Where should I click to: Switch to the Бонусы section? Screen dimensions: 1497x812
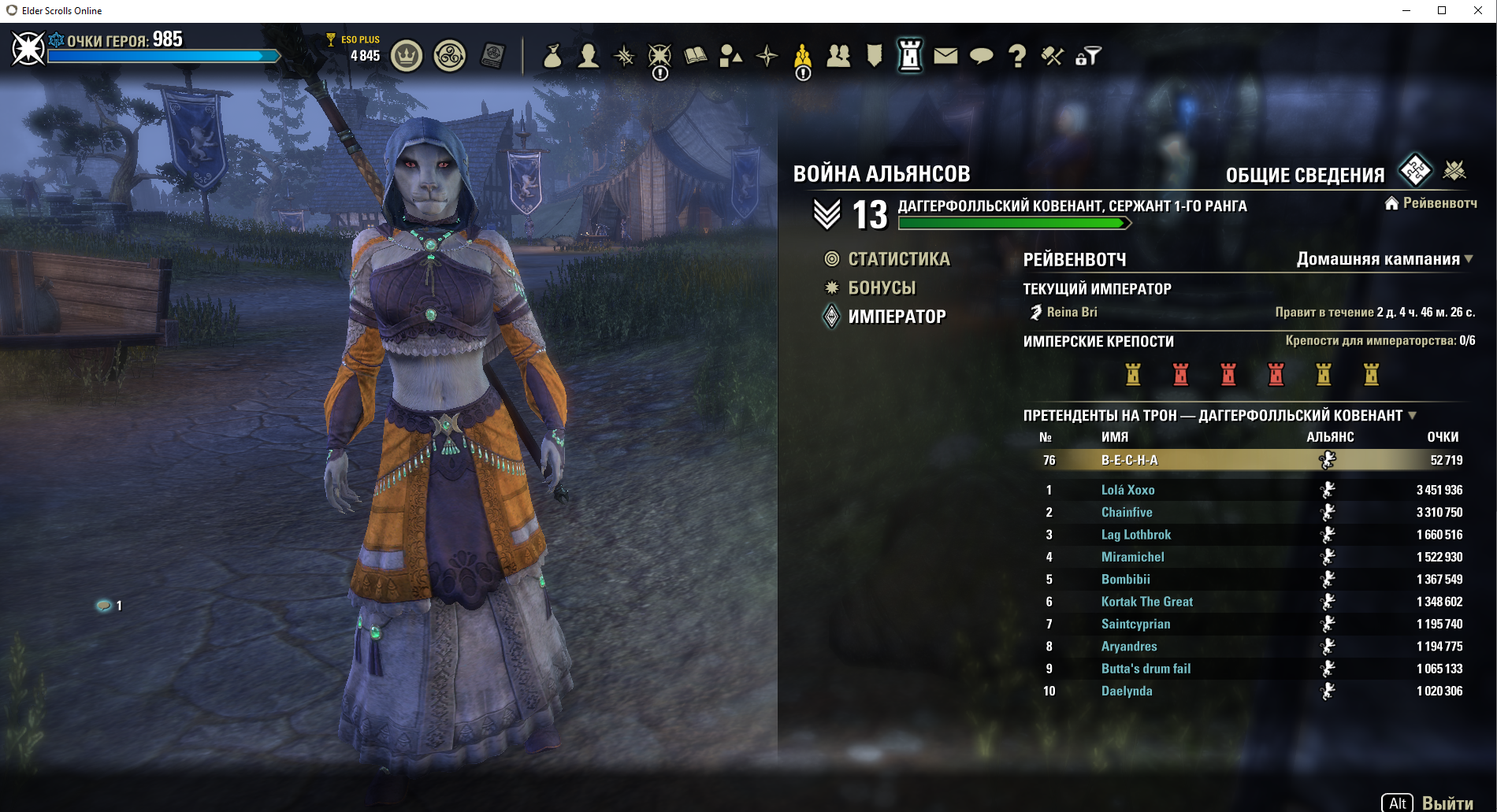coord(882,288)
